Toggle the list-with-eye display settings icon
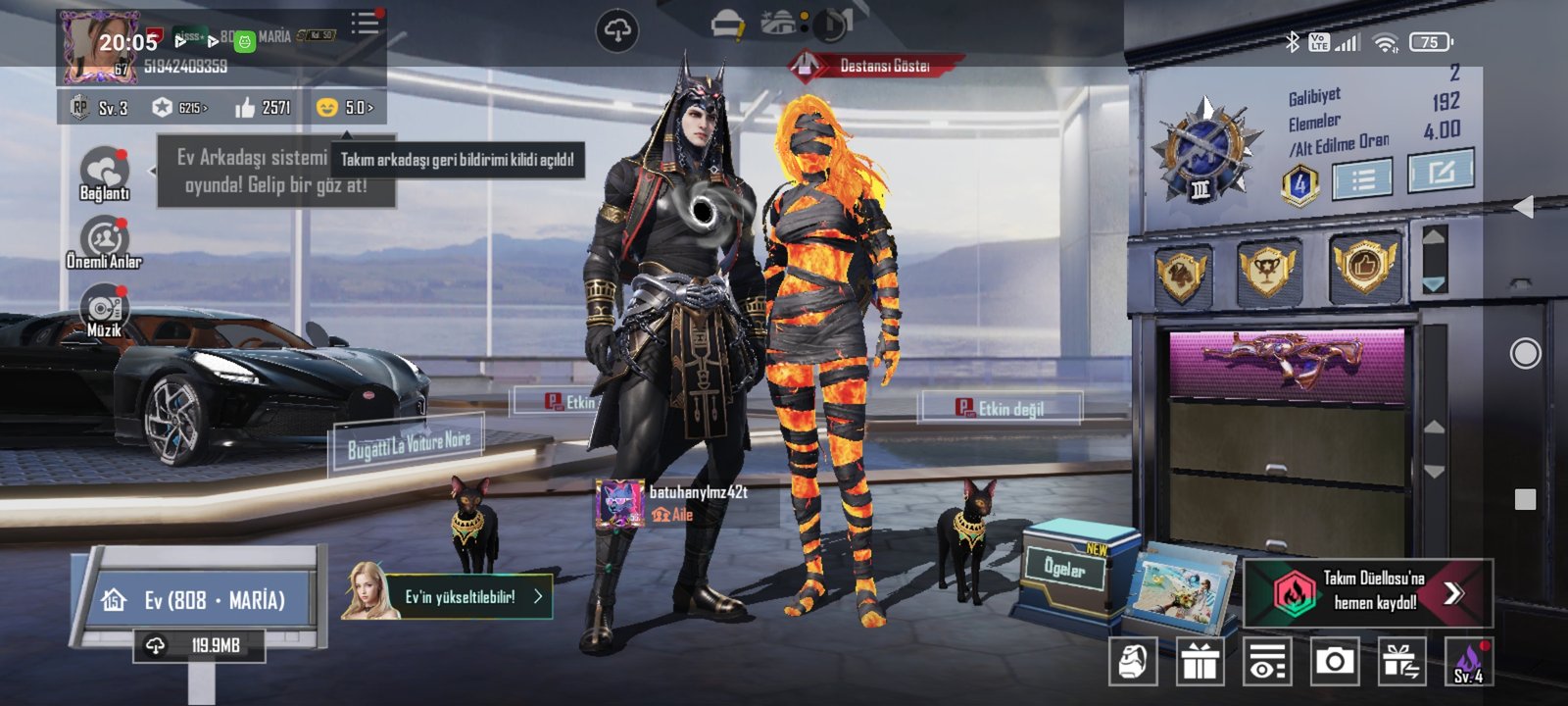 click(1266, 662)
